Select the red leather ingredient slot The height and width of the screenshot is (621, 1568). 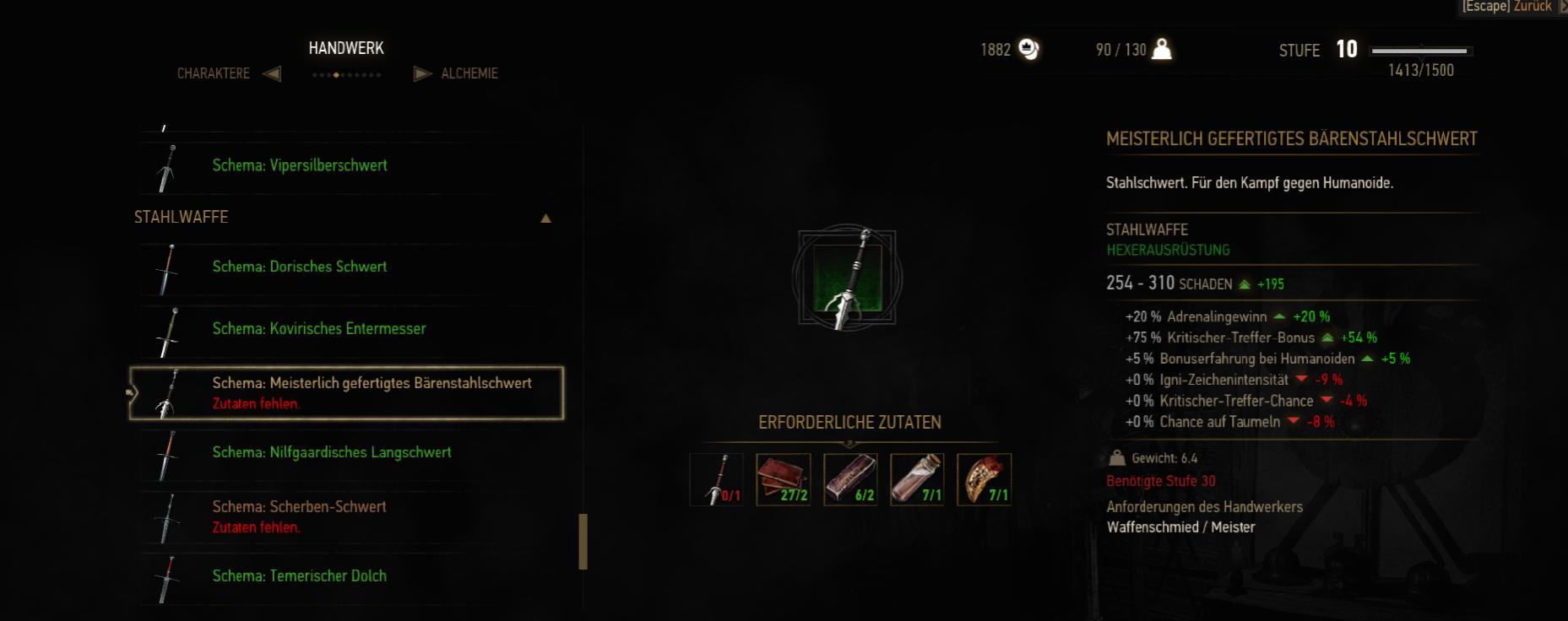click(784, 479)
